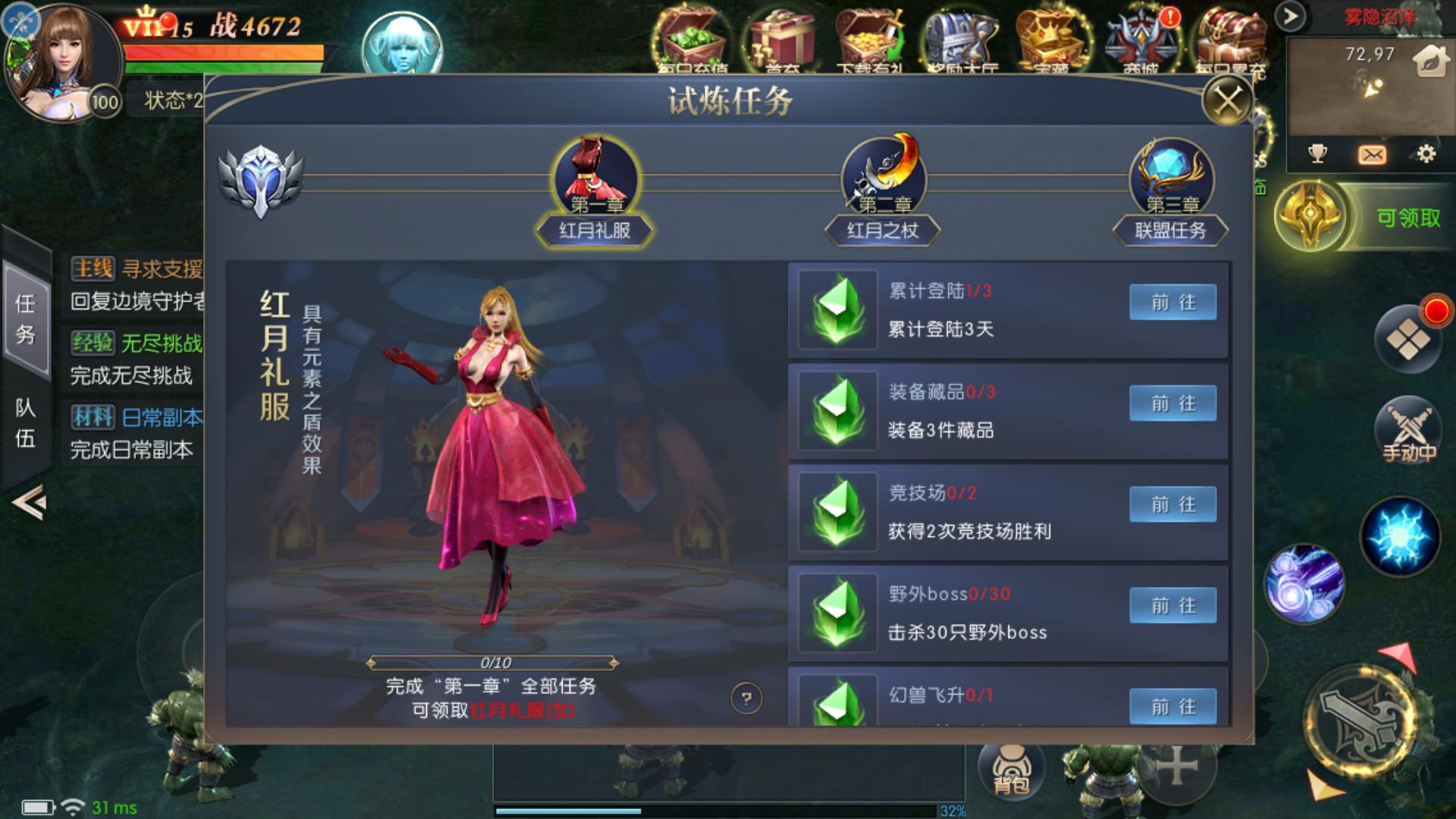Activate the blue lightning burst skill

pyautogui.click(x=1400, y=537)
